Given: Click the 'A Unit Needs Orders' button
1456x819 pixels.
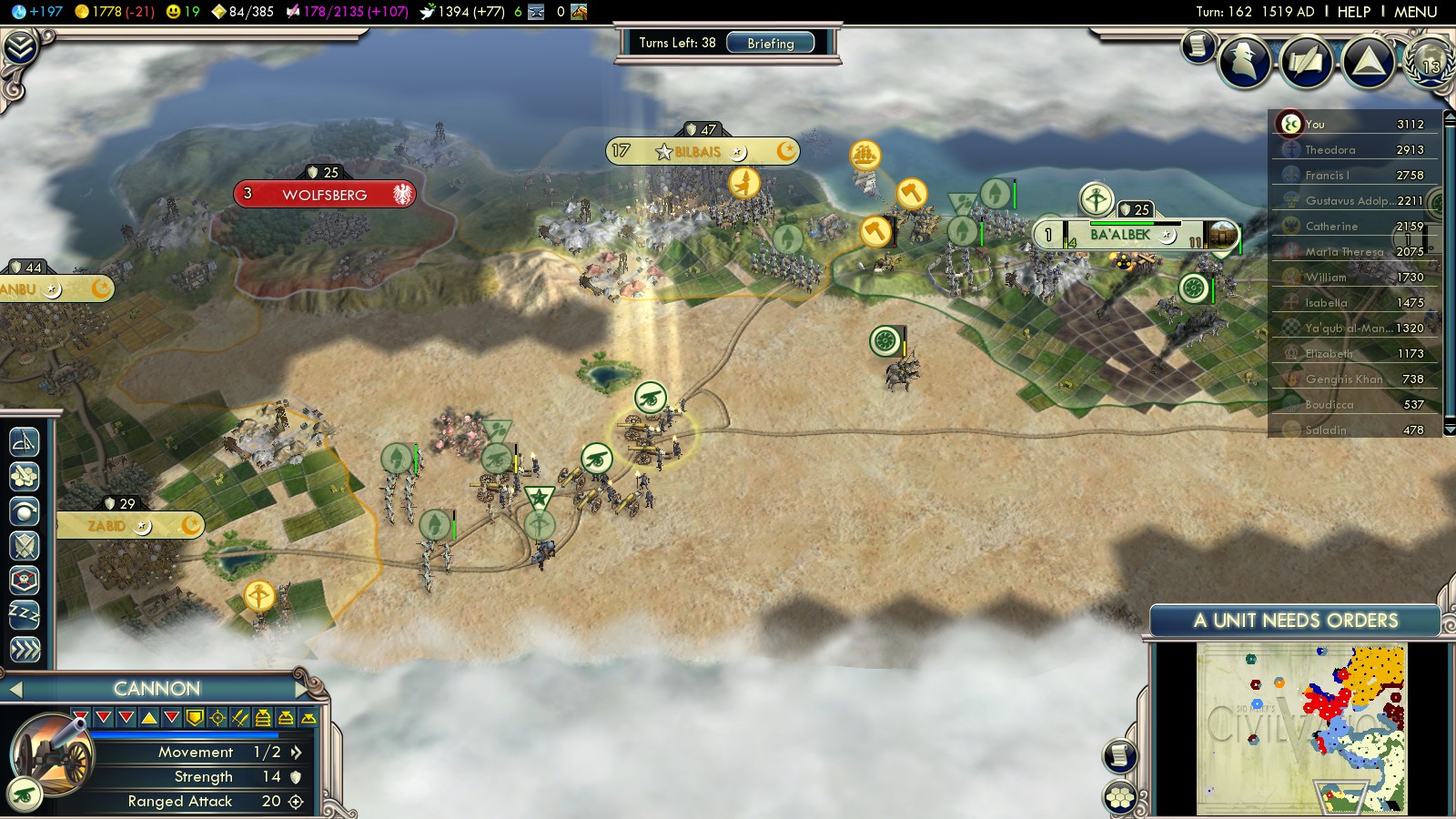Looking at the screenshot, I should (1295, 621).
